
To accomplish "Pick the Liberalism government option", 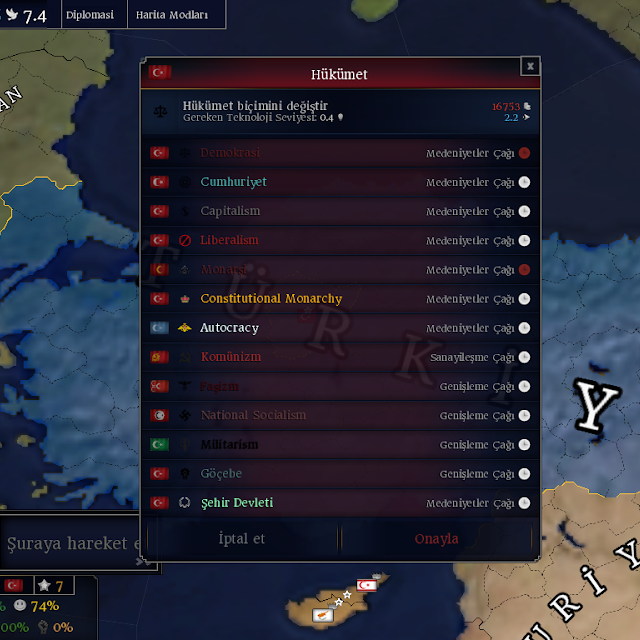I will tap(340, 240).
